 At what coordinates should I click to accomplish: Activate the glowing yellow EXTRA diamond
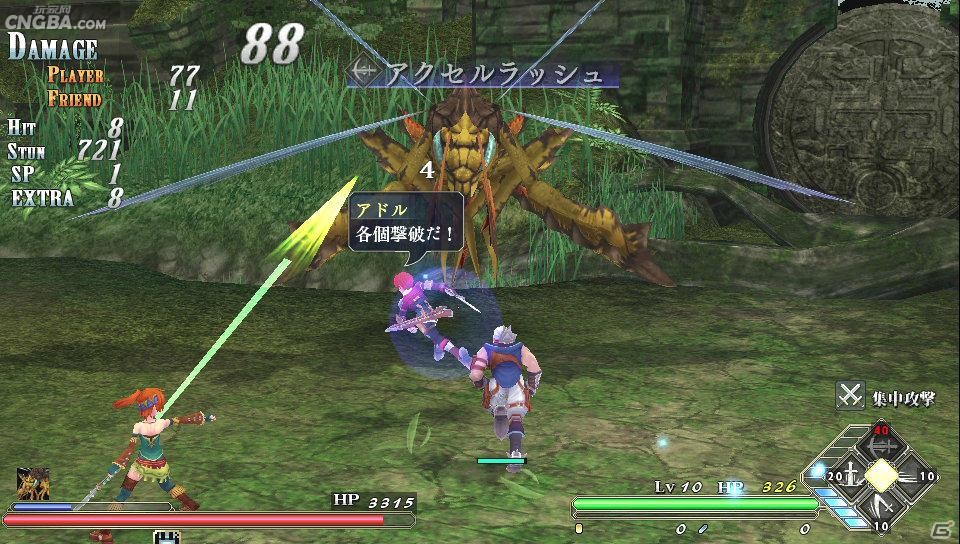pos(881,476)
